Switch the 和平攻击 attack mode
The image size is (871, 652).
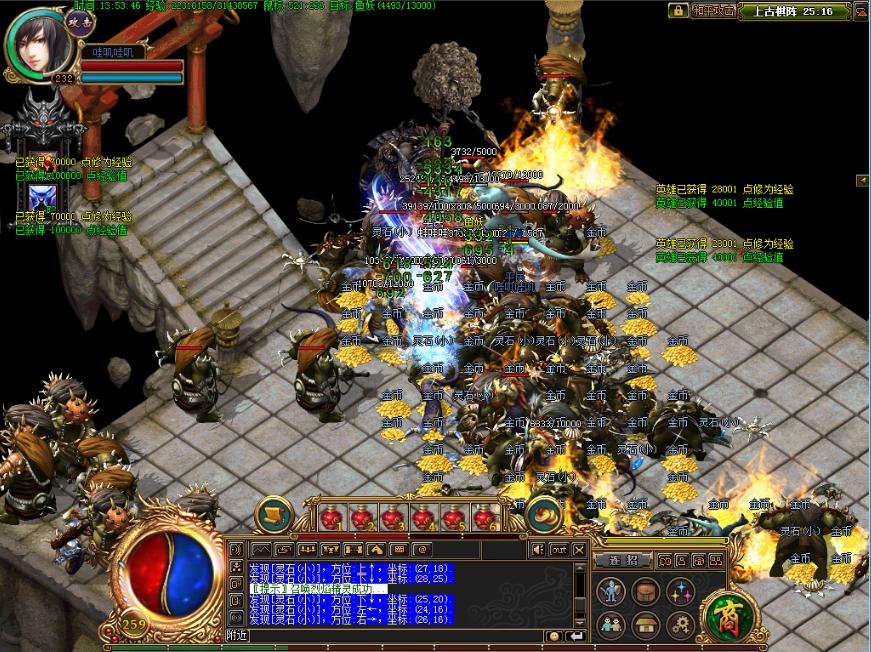point(714,10)
